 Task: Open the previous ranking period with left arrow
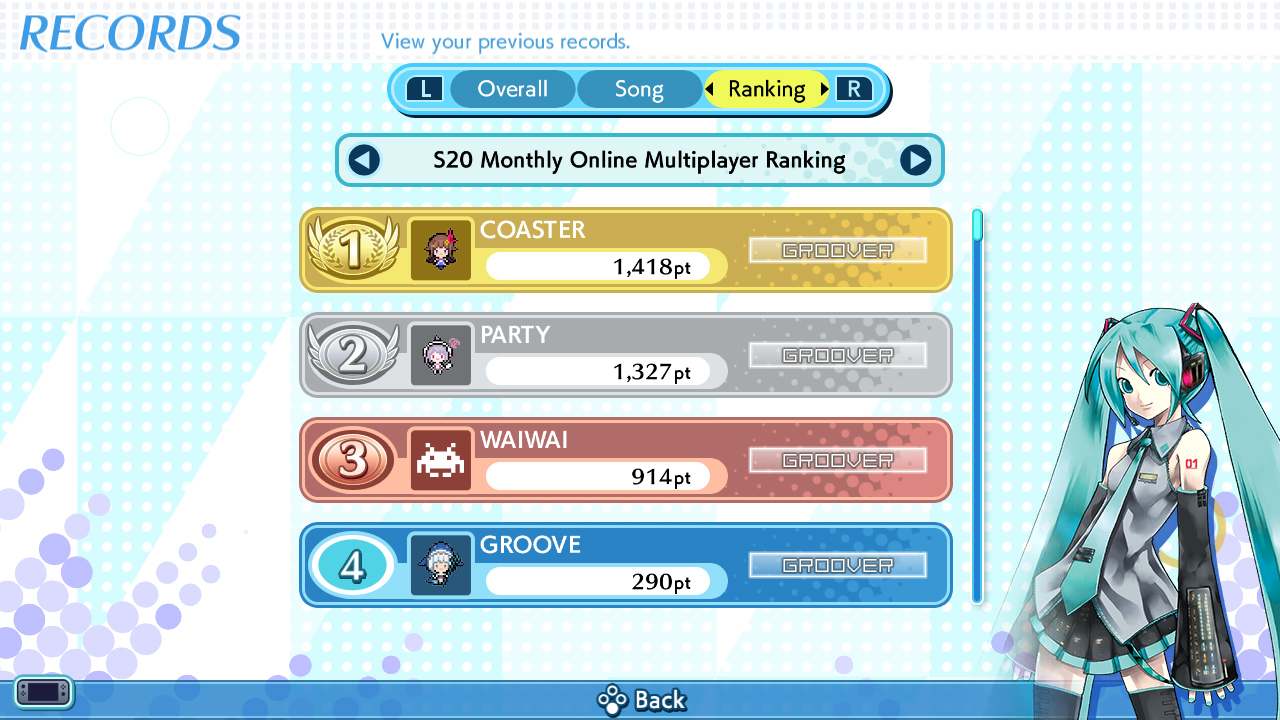pyautogui.click(x=363, y=160)
